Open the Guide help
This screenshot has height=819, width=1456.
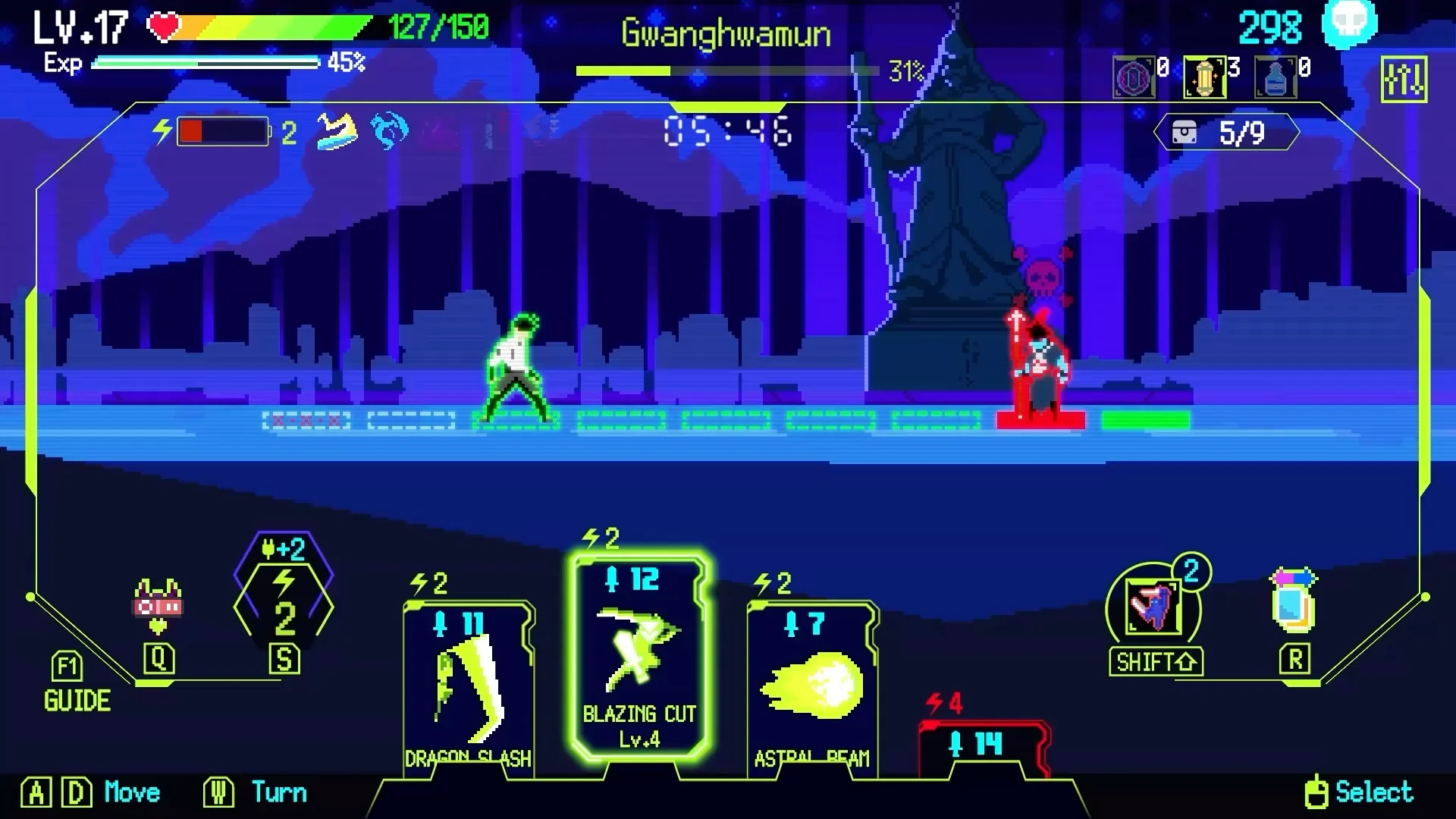coord(76,684)
